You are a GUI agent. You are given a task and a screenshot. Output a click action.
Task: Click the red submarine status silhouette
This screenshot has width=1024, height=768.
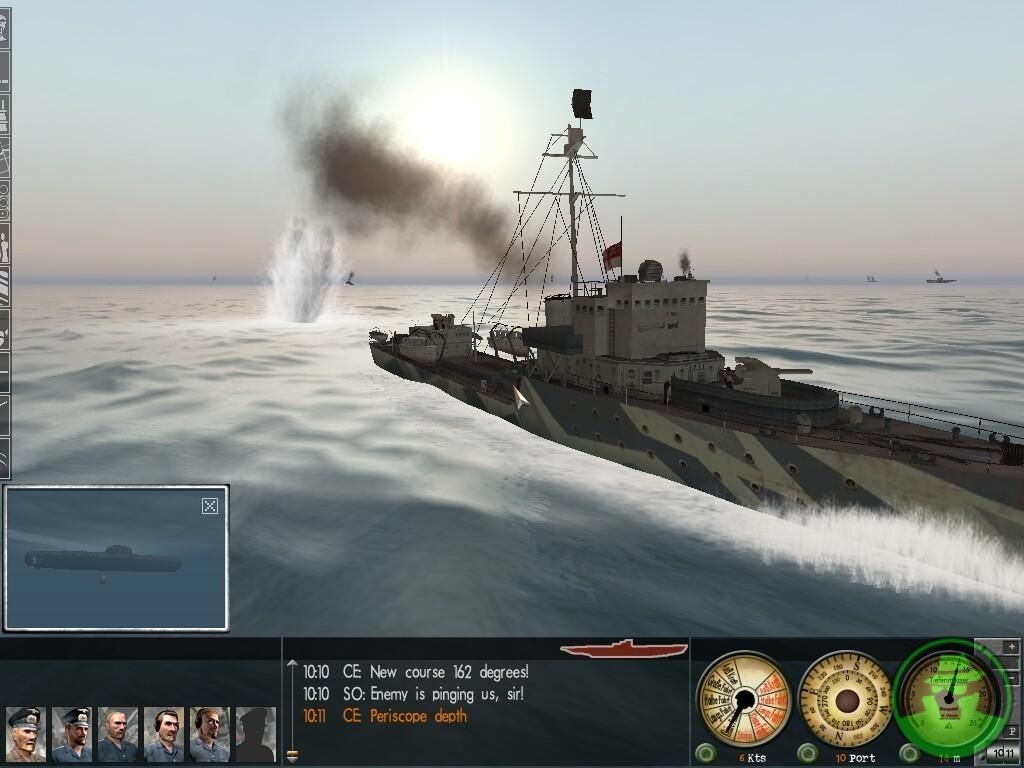[x=623, y=650]
